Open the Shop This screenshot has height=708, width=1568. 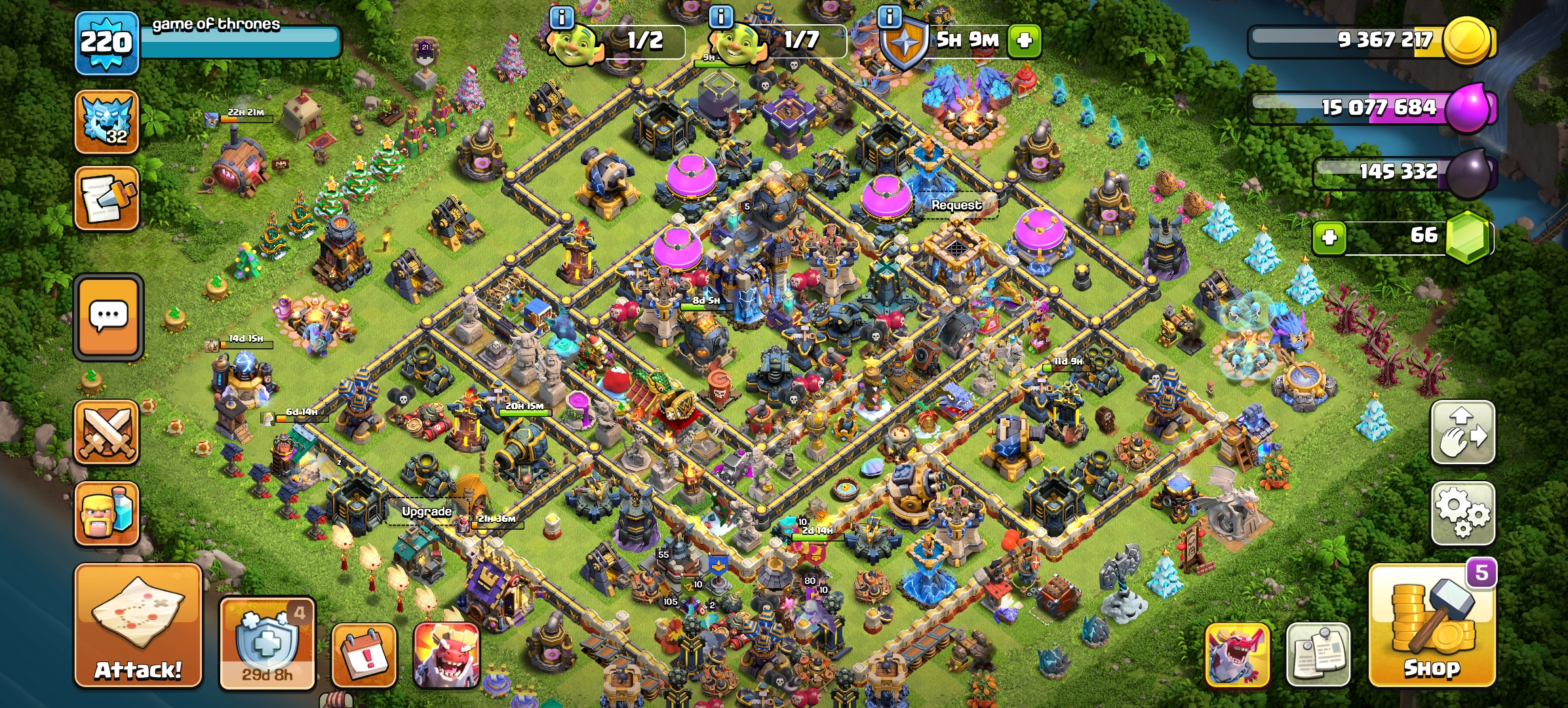point(1432,626)
